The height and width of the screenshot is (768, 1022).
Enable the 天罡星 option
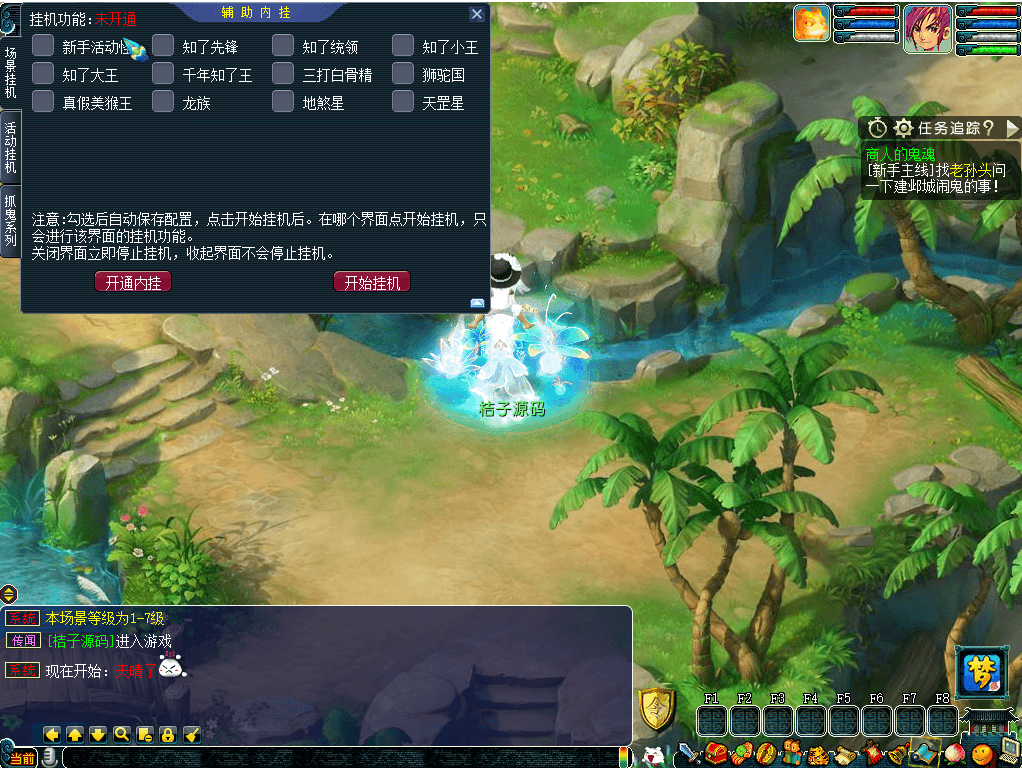[x=403, y=102]
